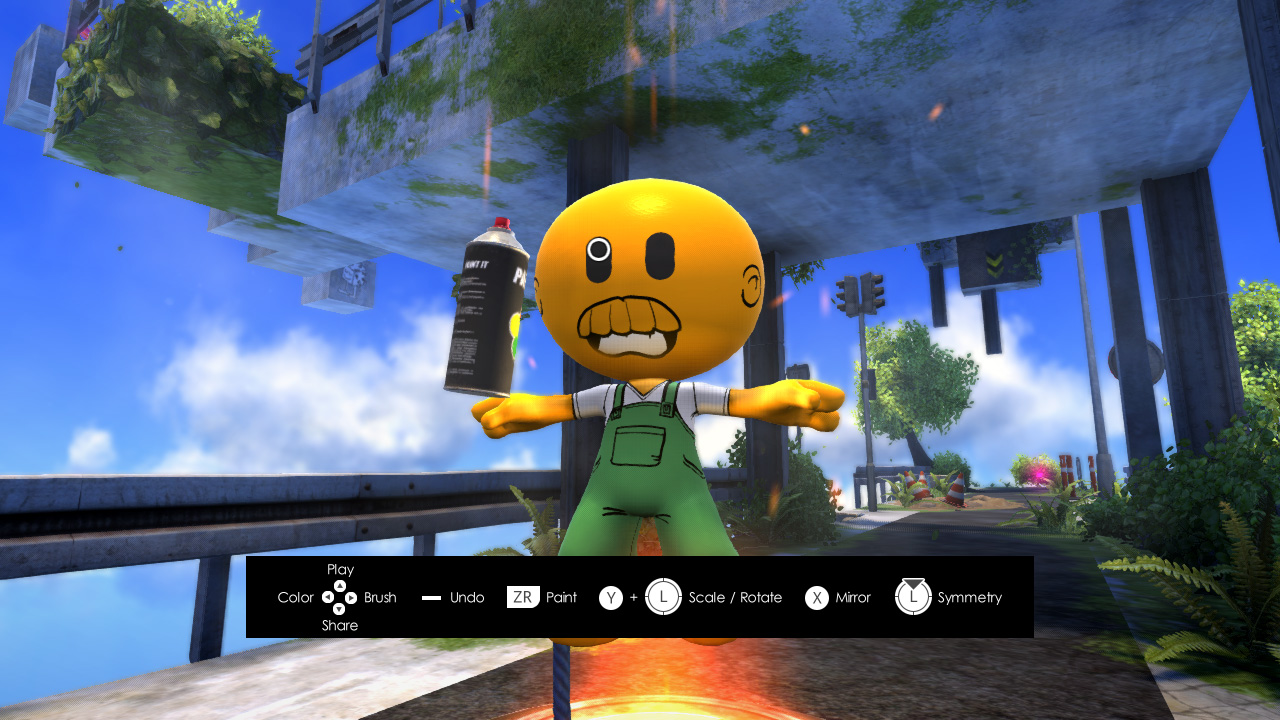
Task: Click the Brush label
Action: [x=378, y=597]
